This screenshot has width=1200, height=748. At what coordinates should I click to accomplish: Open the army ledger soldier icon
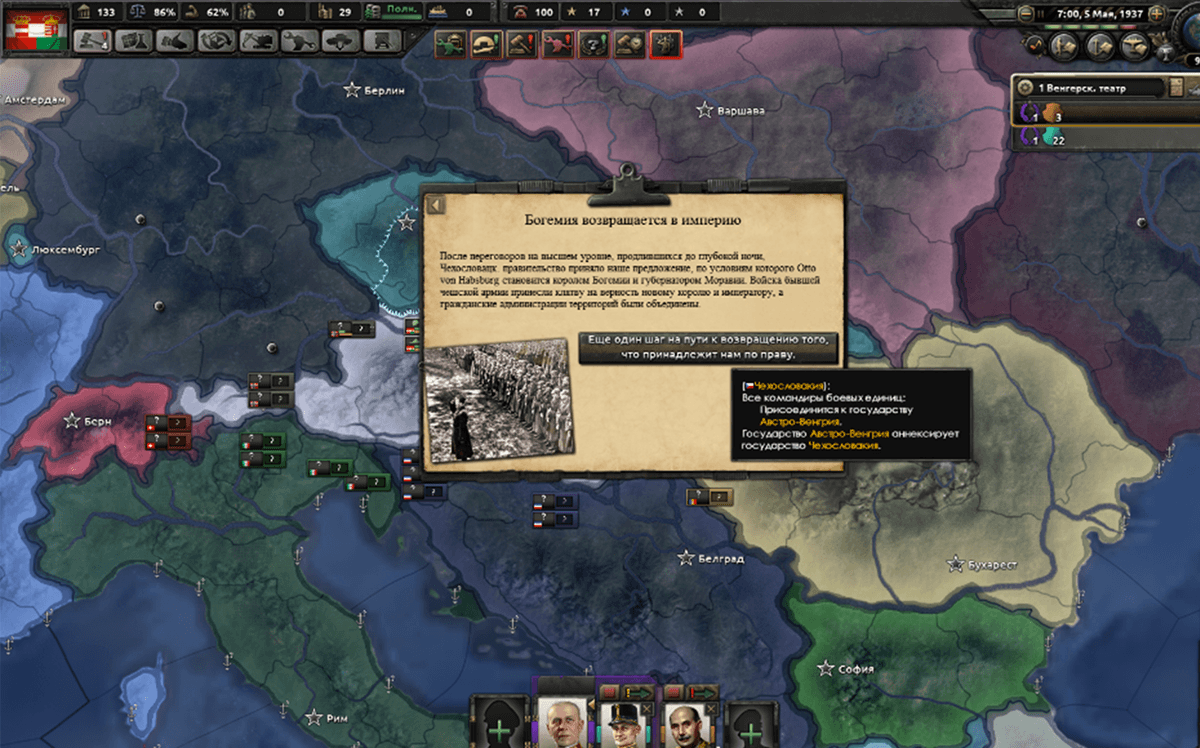1064,44
